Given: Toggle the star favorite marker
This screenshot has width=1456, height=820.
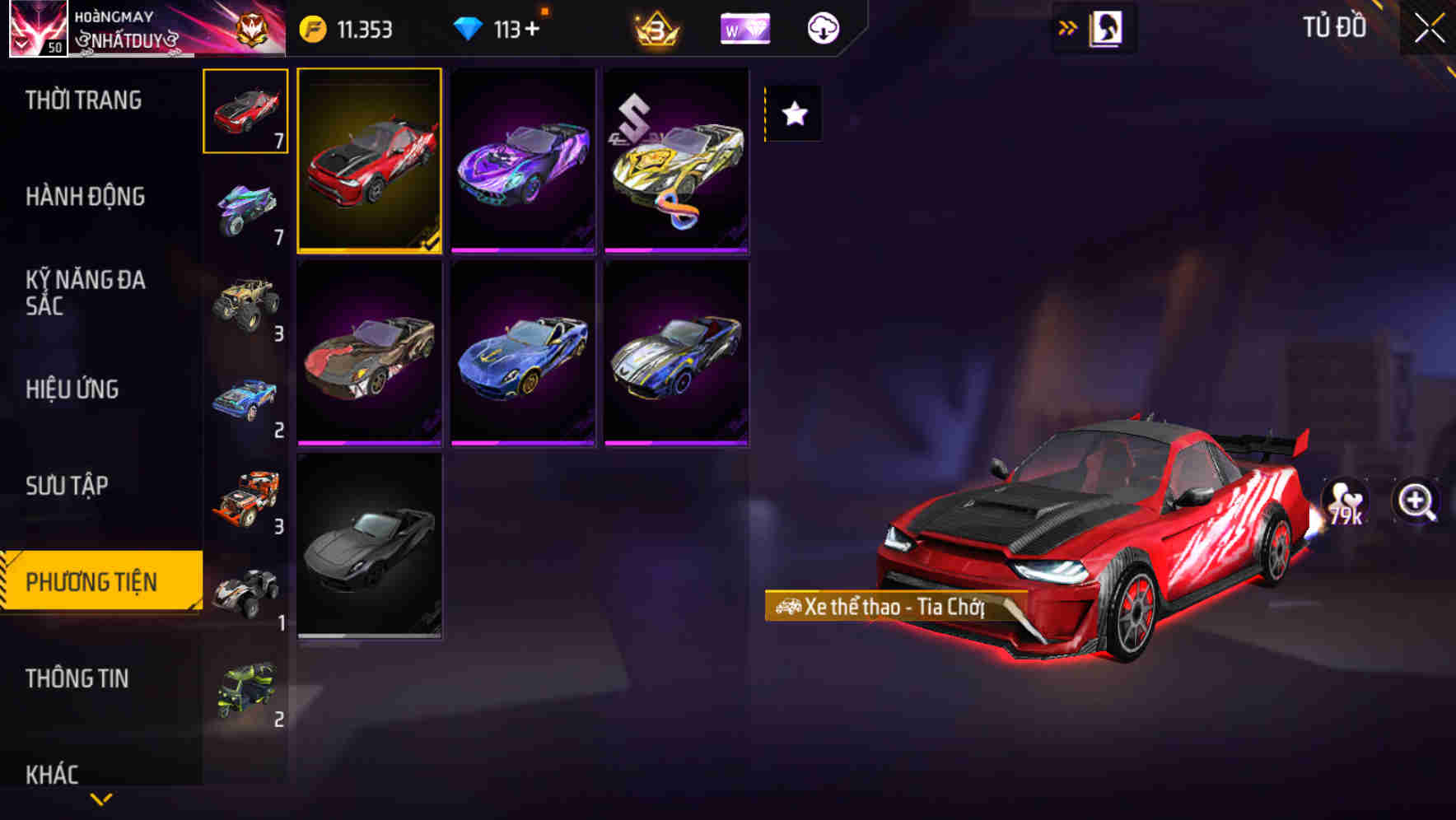Looking at the screenshot, I should click(x=793, y=114).
